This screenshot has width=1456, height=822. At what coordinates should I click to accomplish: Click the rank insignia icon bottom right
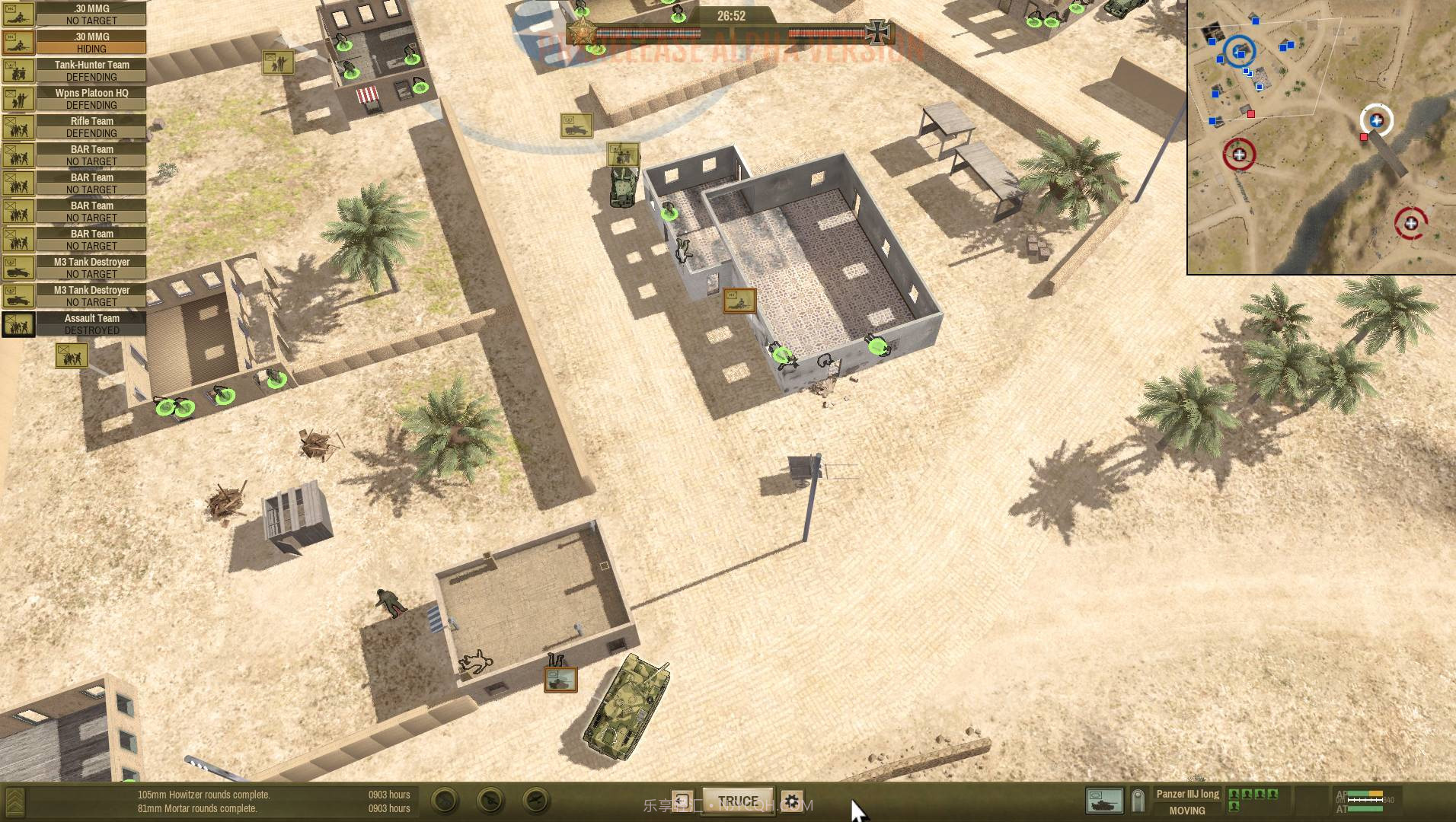(x=1138, y=801)
